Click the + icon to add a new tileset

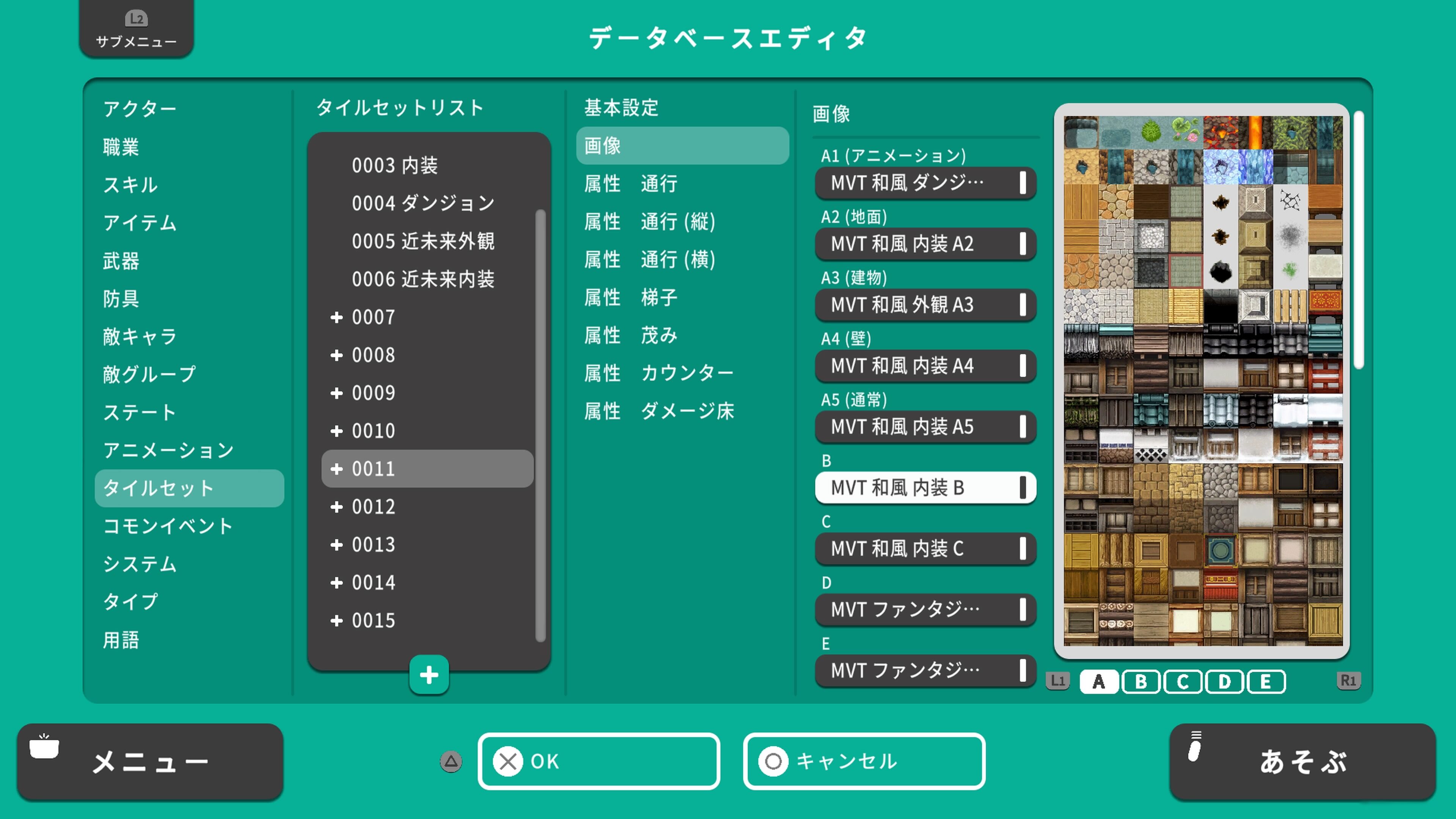click(428, 674)
